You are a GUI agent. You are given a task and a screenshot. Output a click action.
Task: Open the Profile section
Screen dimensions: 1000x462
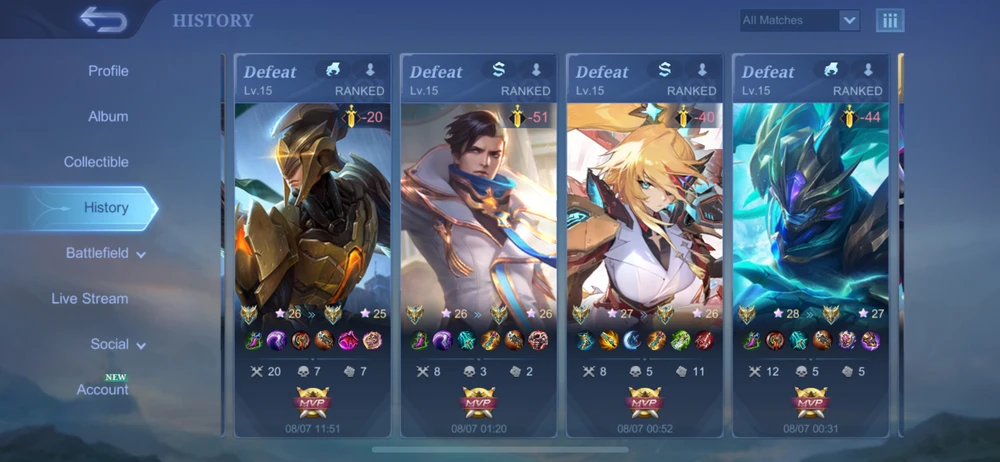[x=108, y=71]
